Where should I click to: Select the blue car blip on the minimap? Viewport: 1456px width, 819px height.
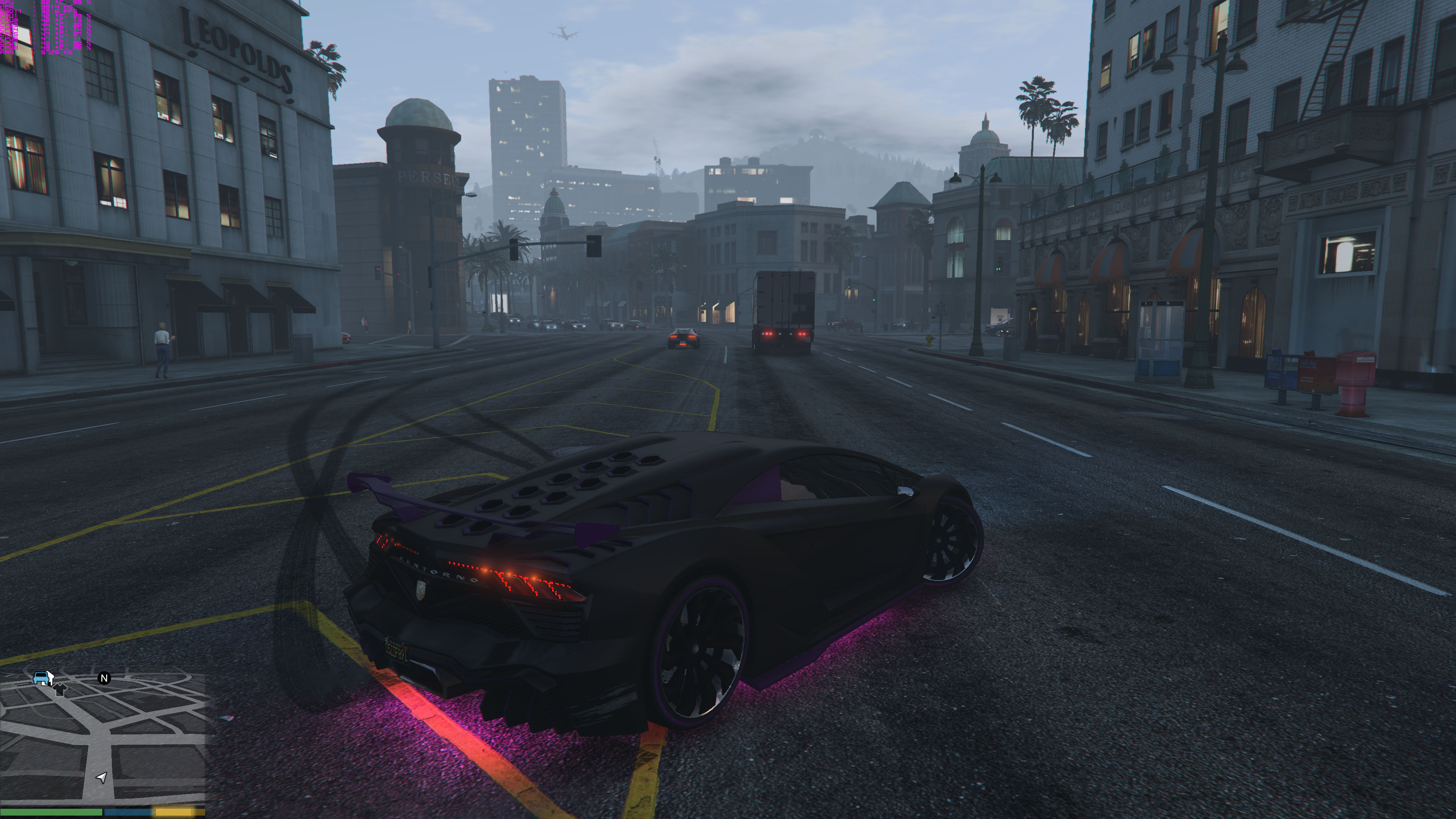(41, 677)
